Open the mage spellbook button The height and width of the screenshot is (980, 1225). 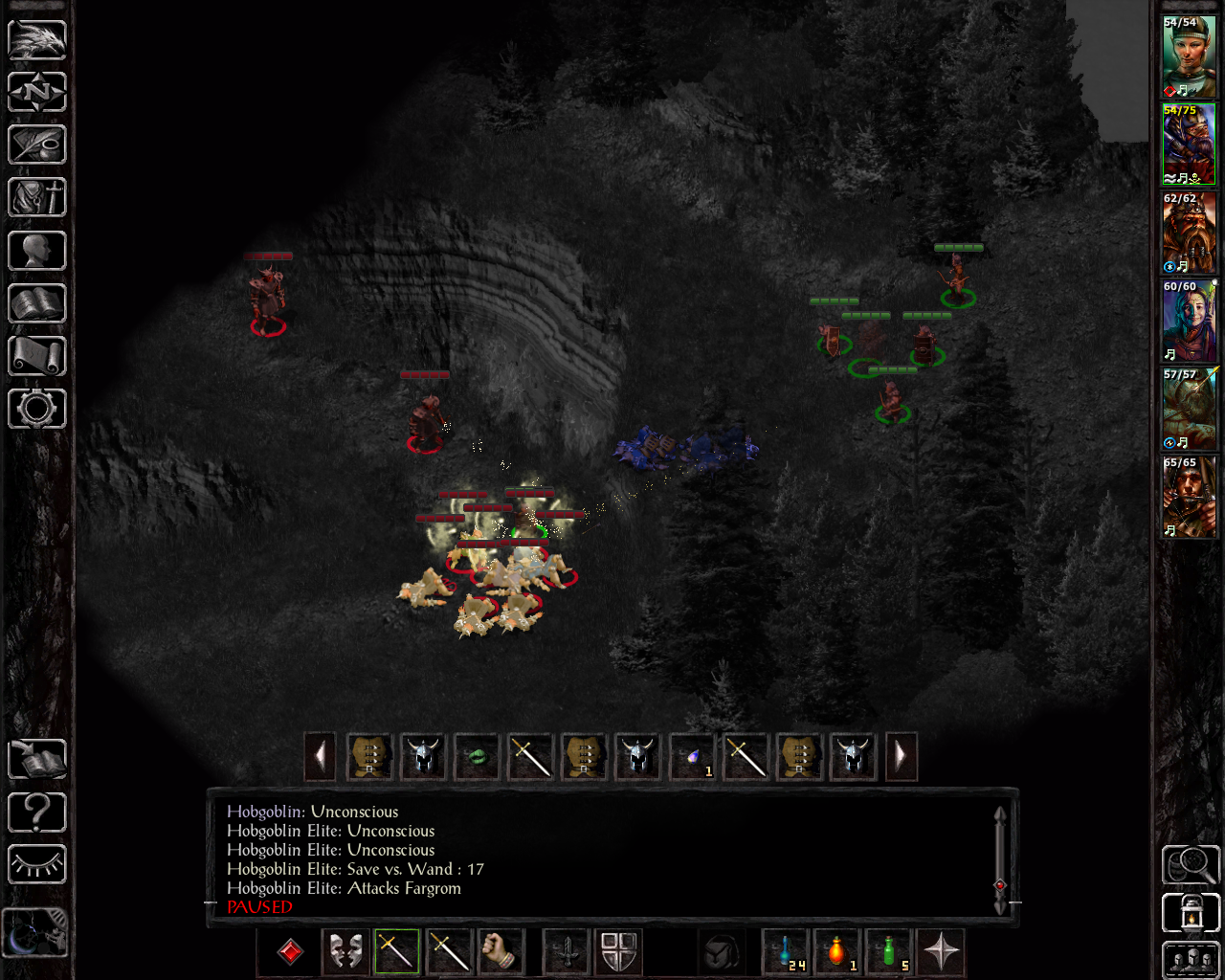37,303
